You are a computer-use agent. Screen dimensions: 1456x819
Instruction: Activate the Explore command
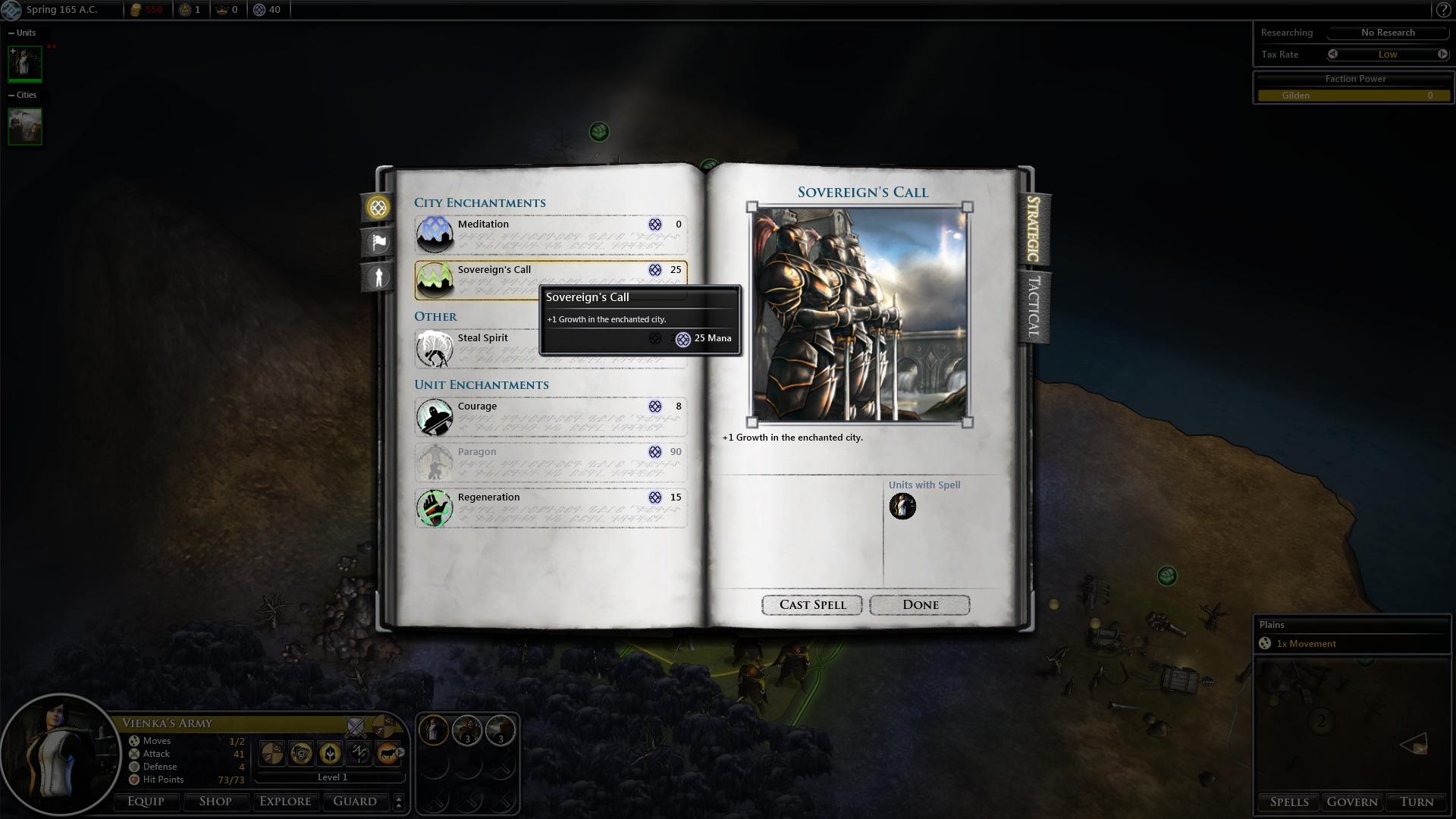click(285, 802)
